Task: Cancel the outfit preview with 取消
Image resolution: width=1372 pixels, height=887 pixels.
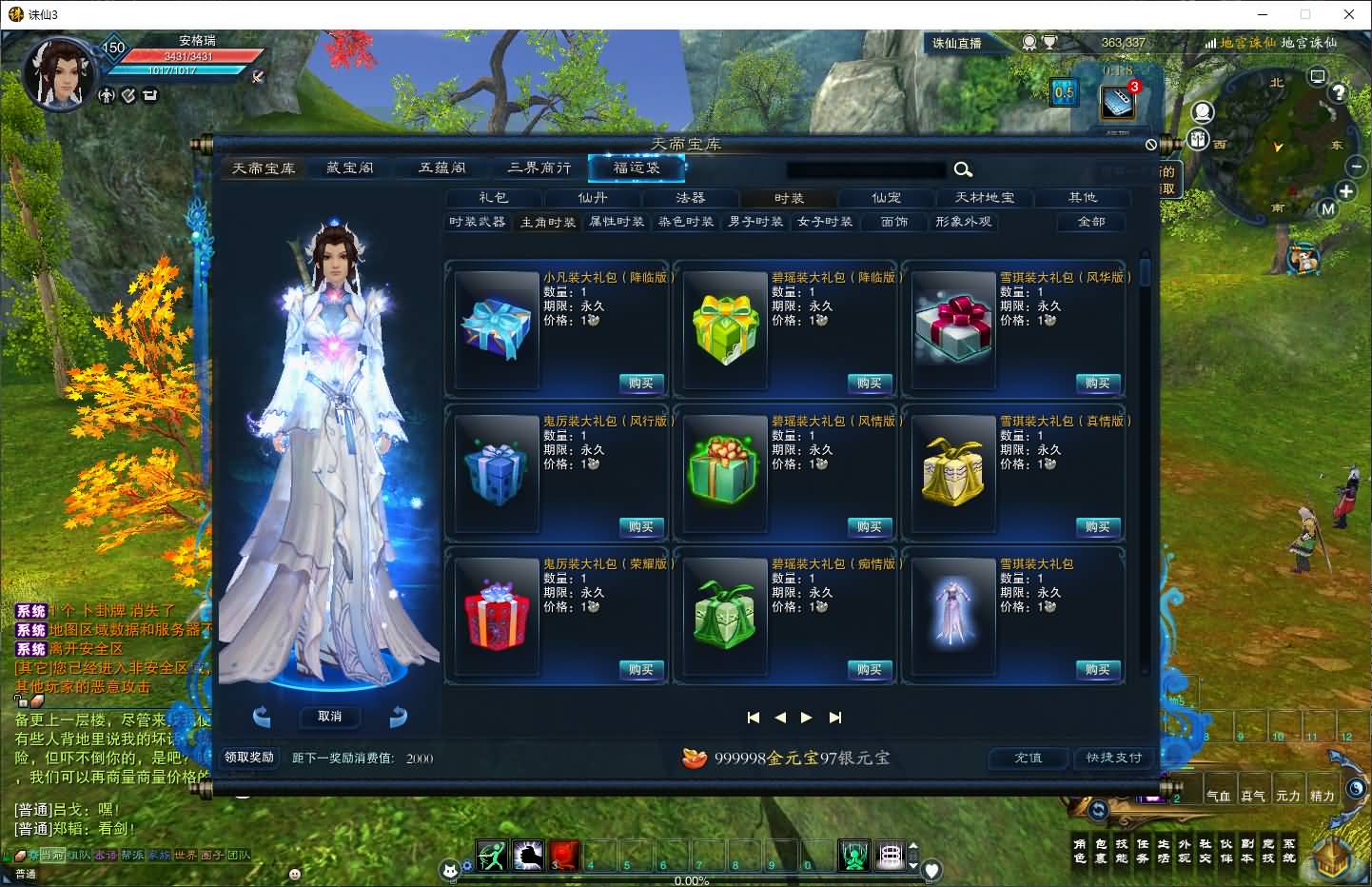Action: 329,717
